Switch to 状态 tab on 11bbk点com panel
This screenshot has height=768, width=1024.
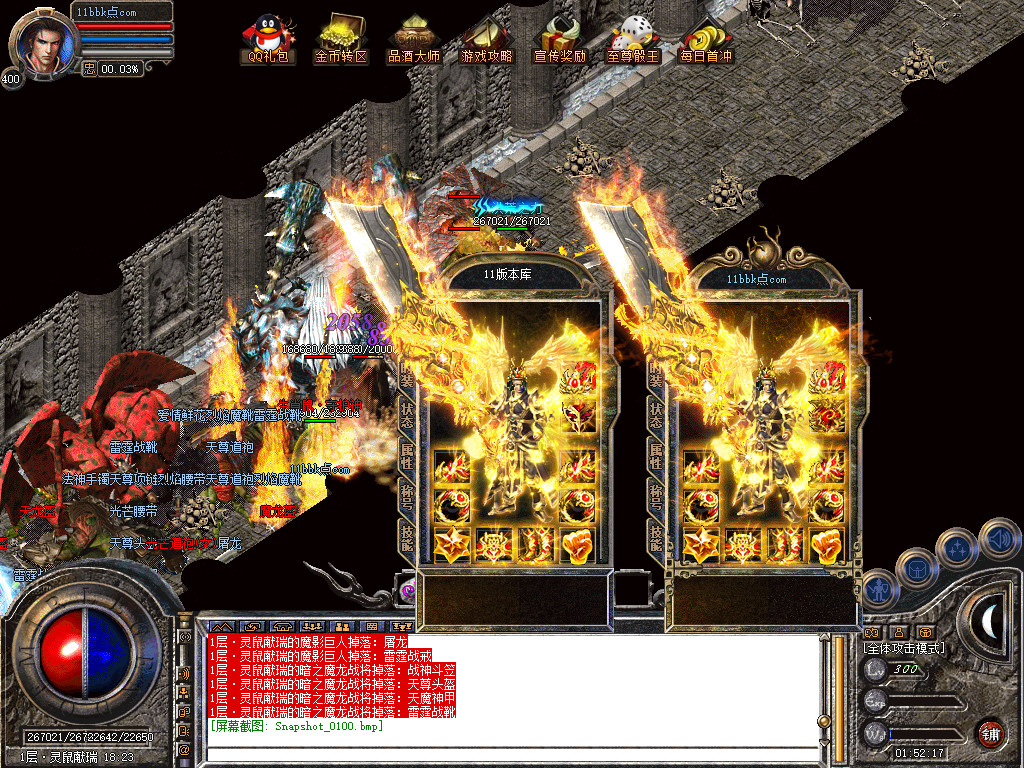point(657,413)
